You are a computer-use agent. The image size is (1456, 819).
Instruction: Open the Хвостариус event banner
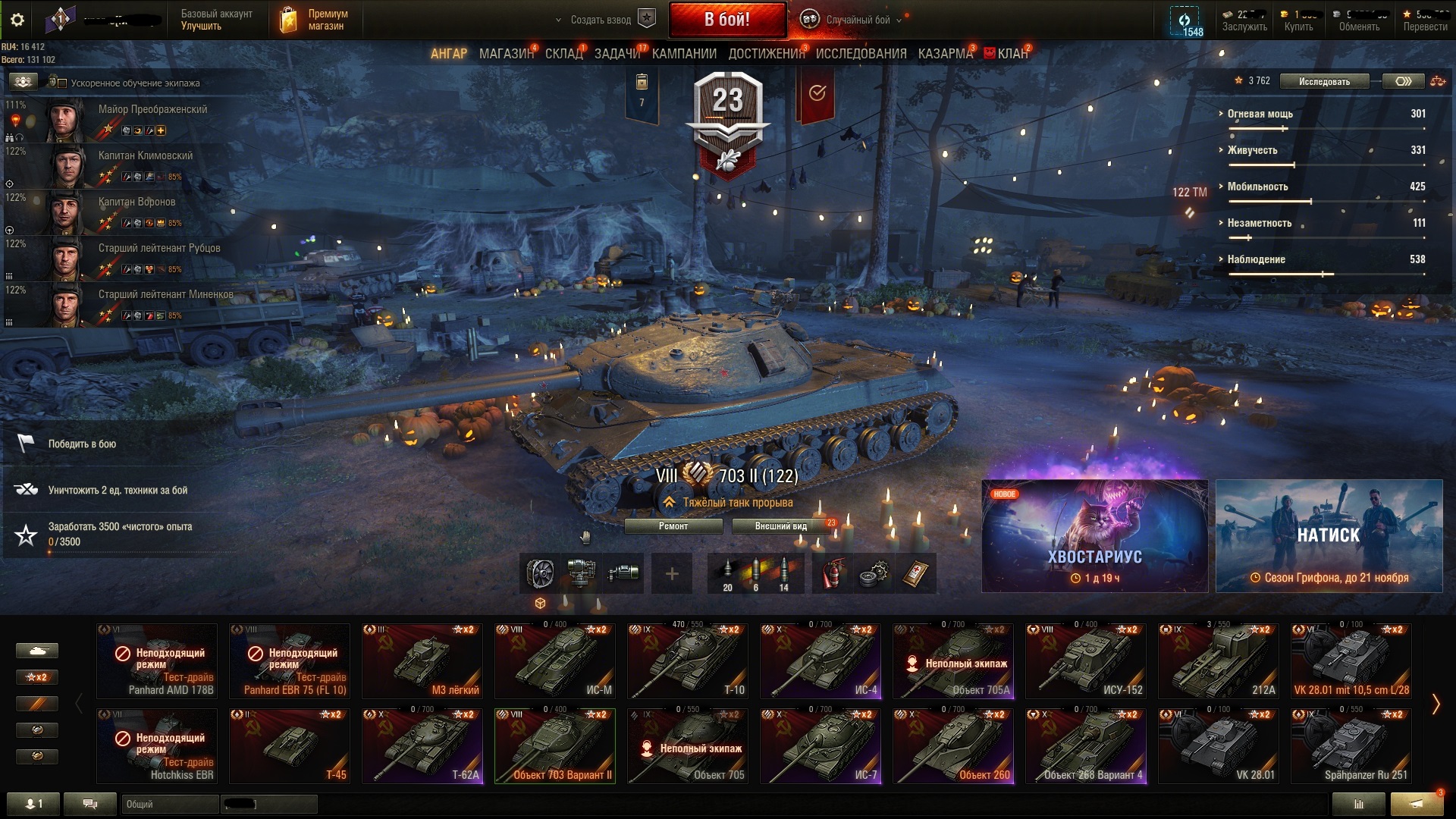[1094, 535]
